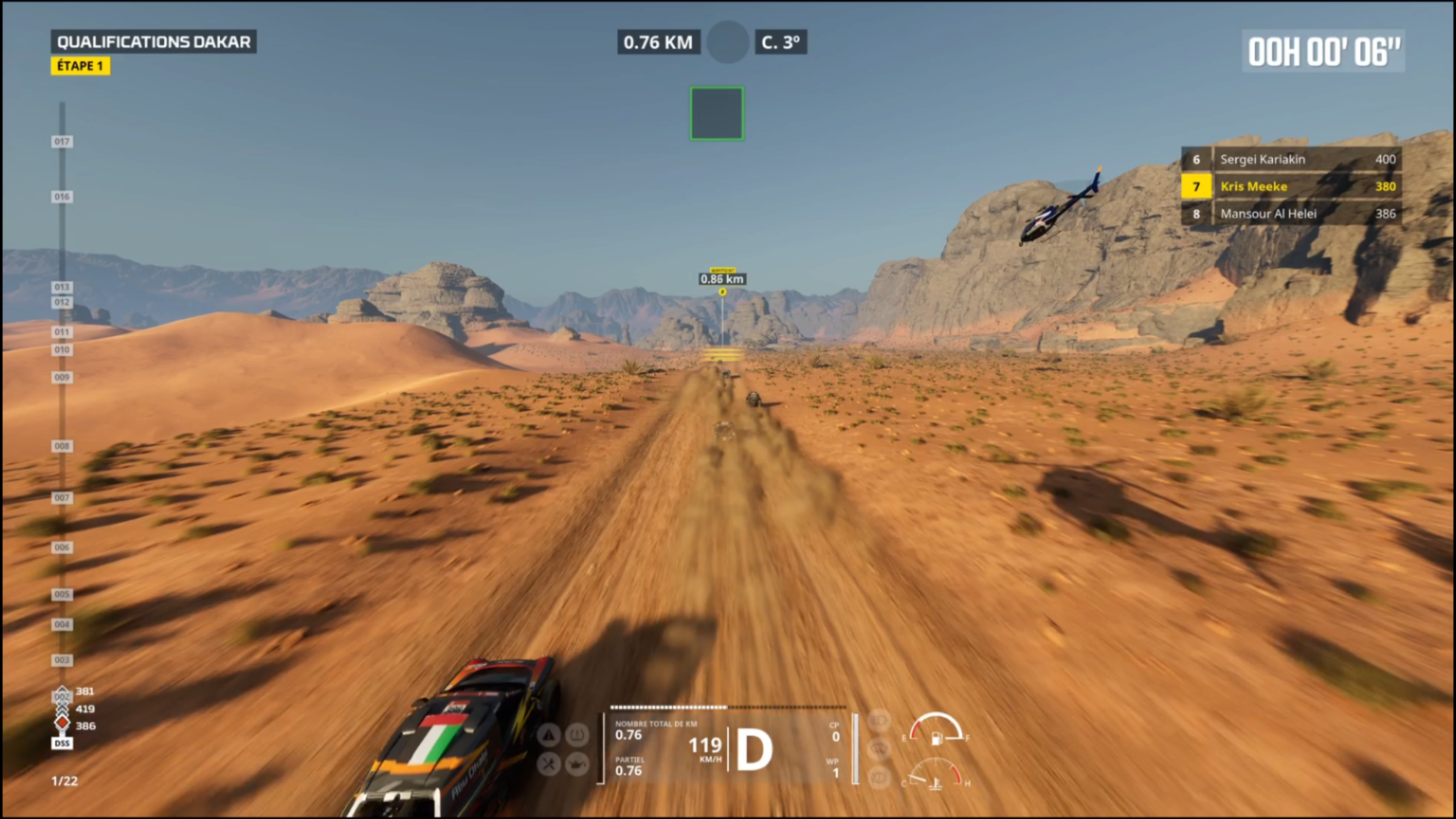
Task: Select waypoint 017 on the progress track
Action: coord(62,141)
